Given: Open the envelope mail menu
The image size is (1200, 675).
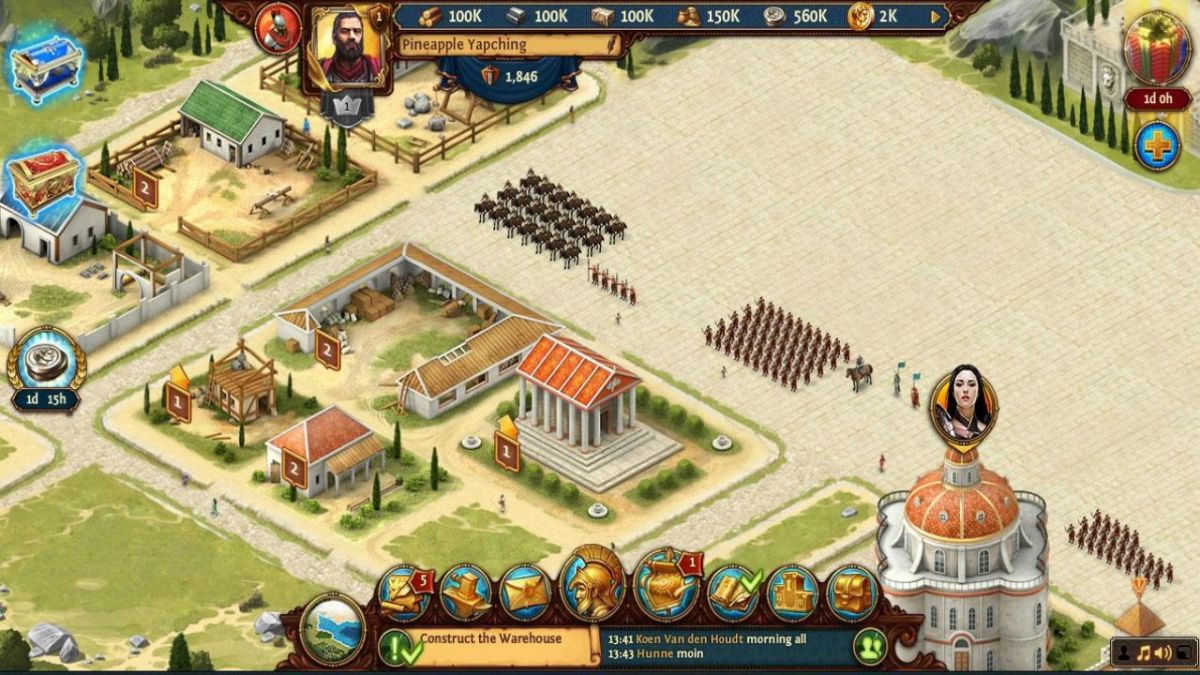Looking at the screenshot, I should coord(525,593).
